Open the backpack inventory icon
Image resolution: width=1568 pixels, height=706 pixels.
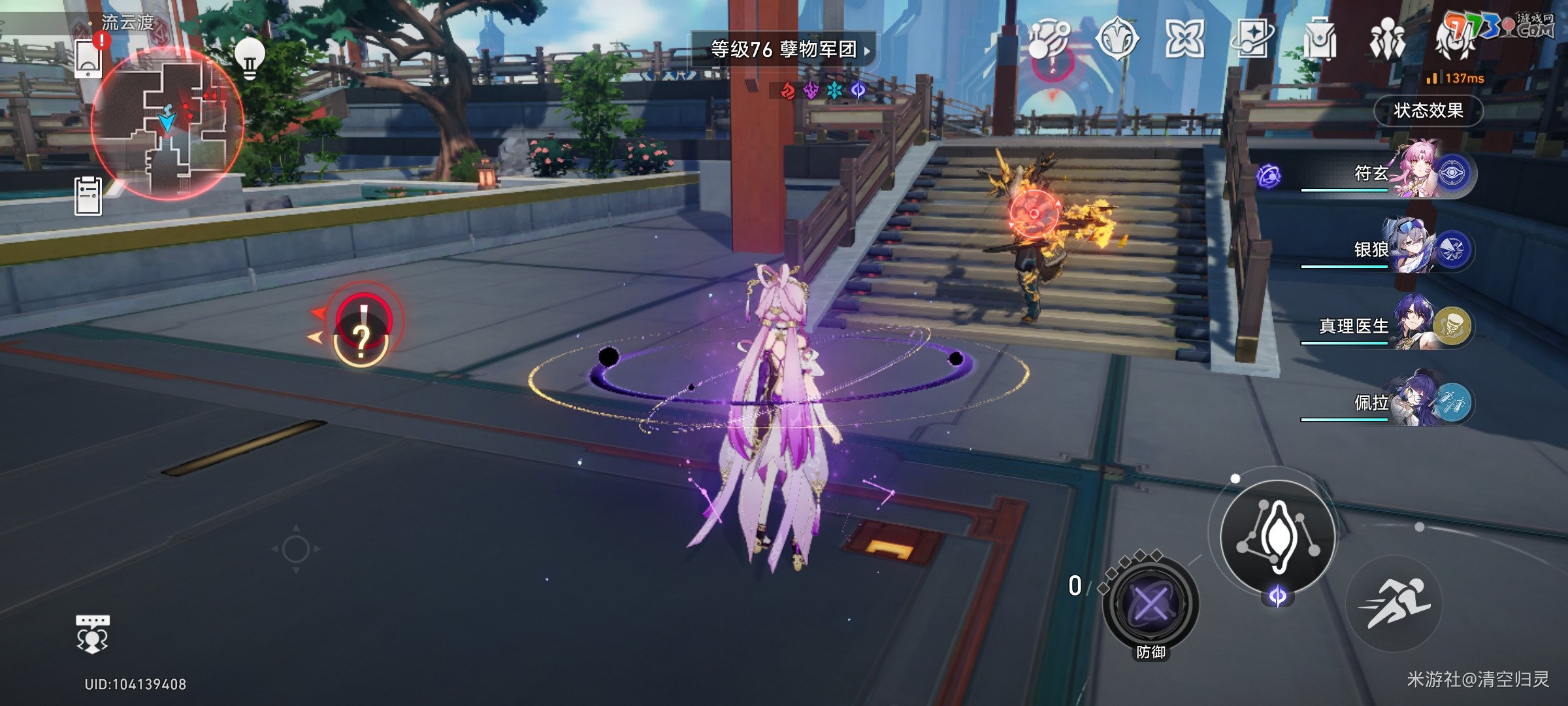click(1320, 39)
